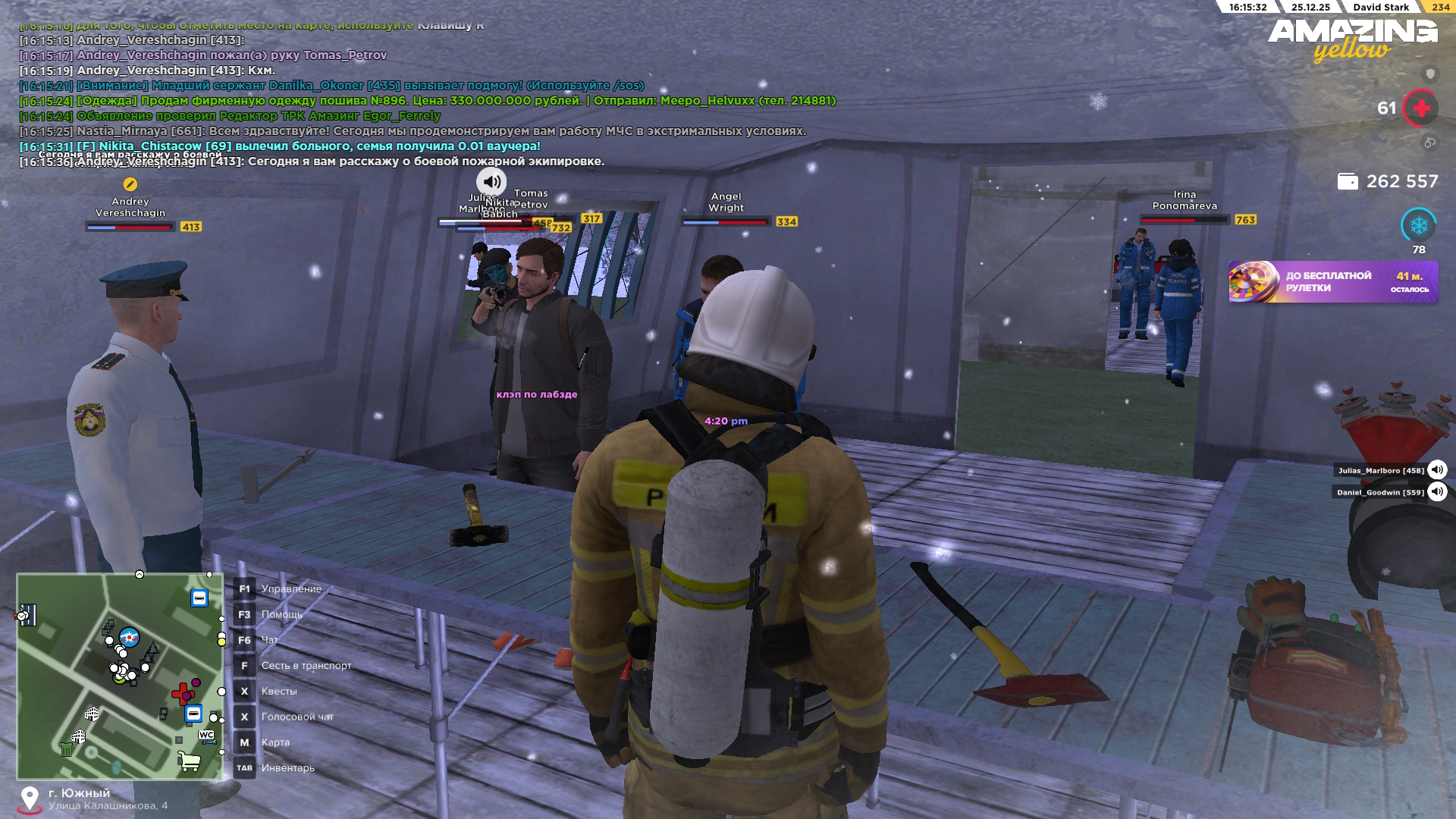The width and height of the screenshot is (1456, 819).
Task: Click the location pin address label
Action: click(x=106, y=799)
